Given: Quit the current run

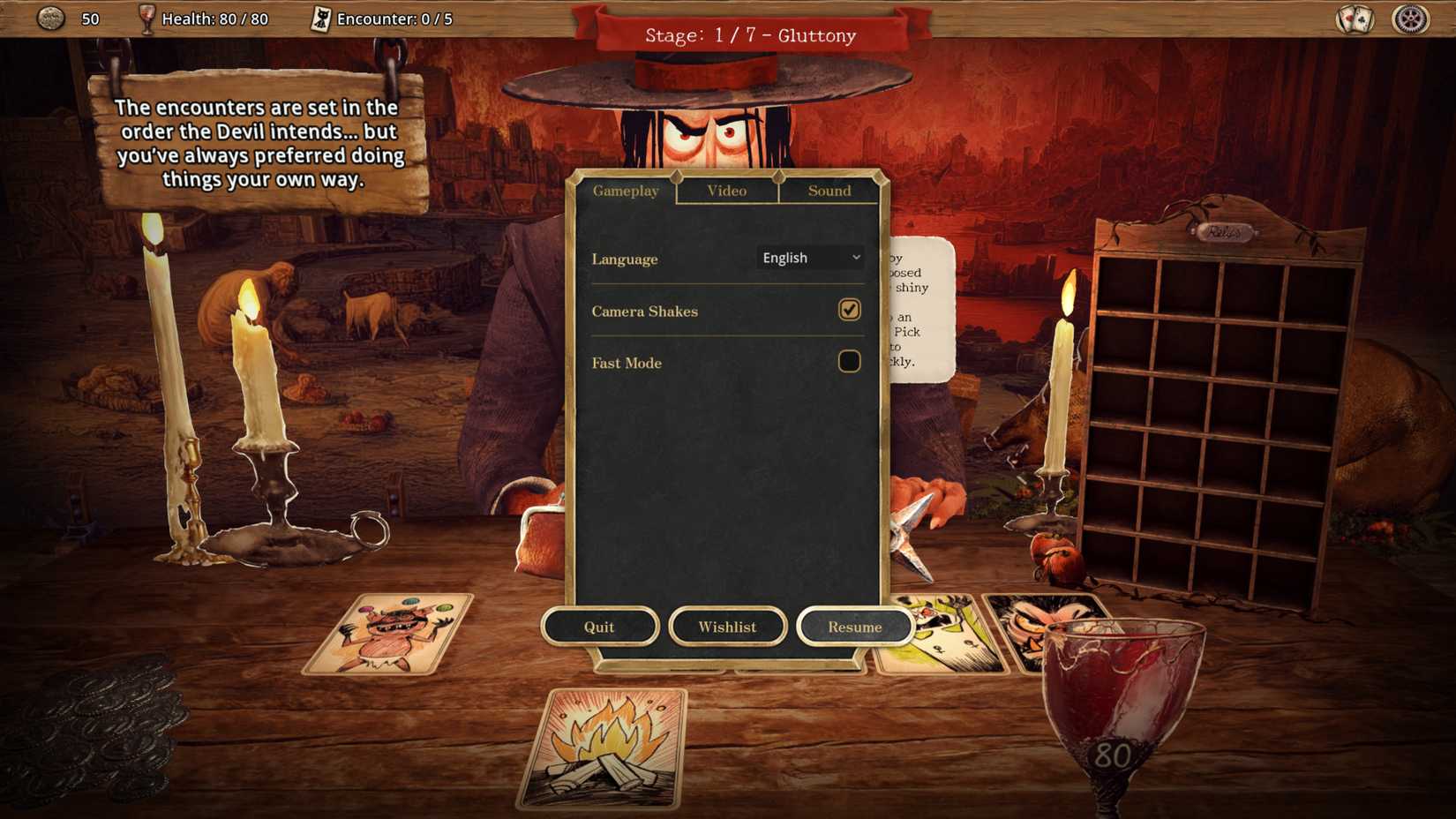Looking at the screenshot, I should (x=600, y=627).
